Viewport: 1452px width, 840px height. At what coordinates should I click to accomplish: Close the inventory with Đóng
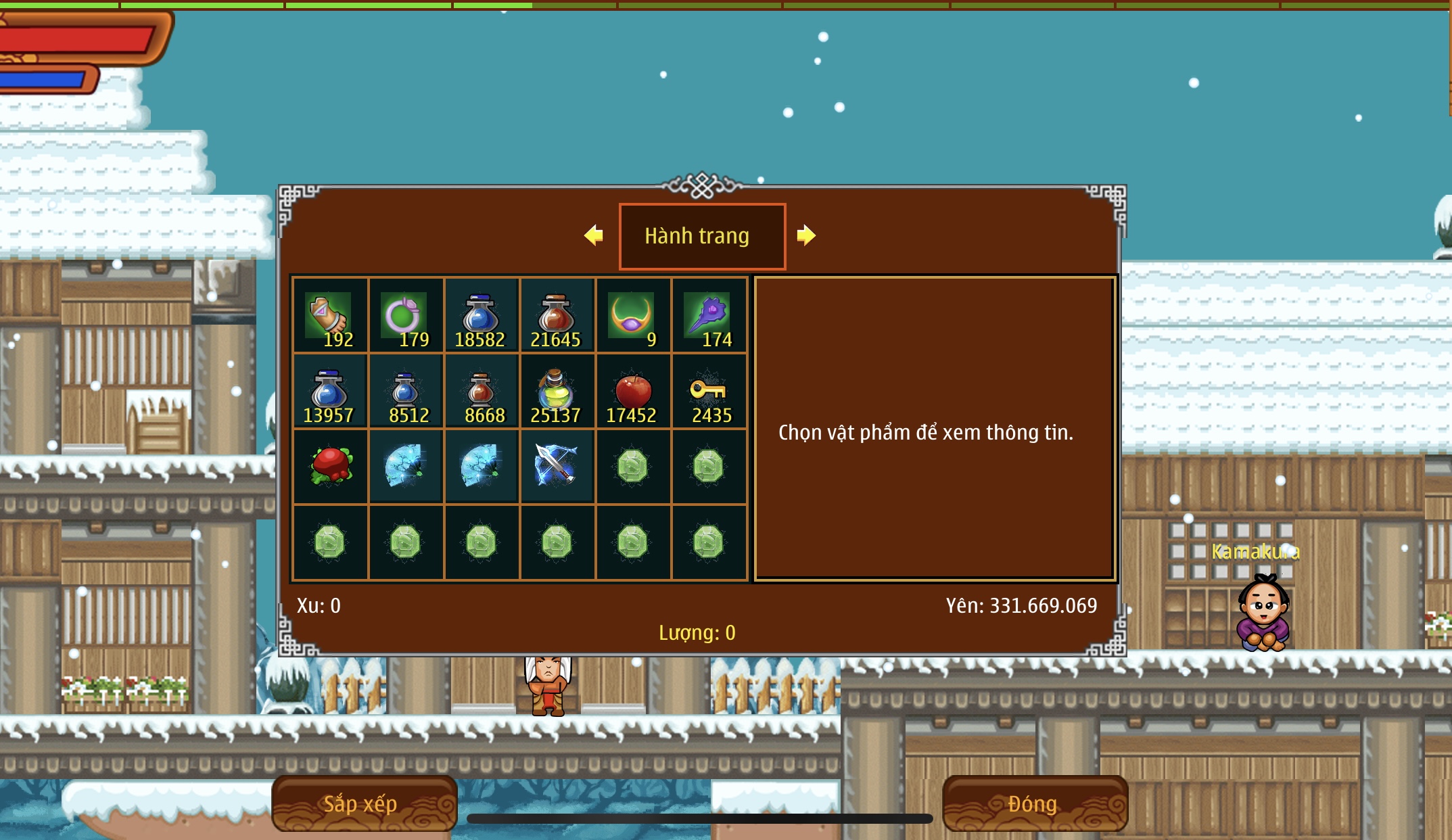[1034, 803]
